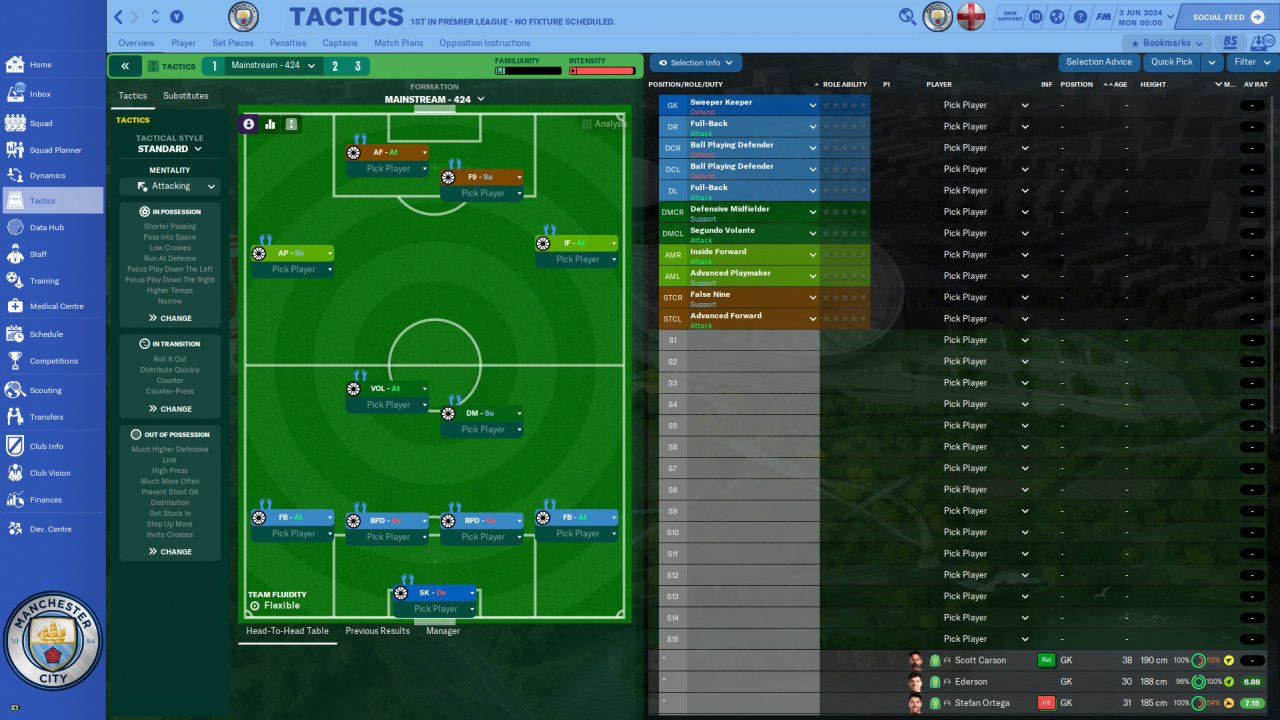Select the Sweeper Keeper position on pitch
Viewport: 1280px width, 720px height.
coord(435,593)
